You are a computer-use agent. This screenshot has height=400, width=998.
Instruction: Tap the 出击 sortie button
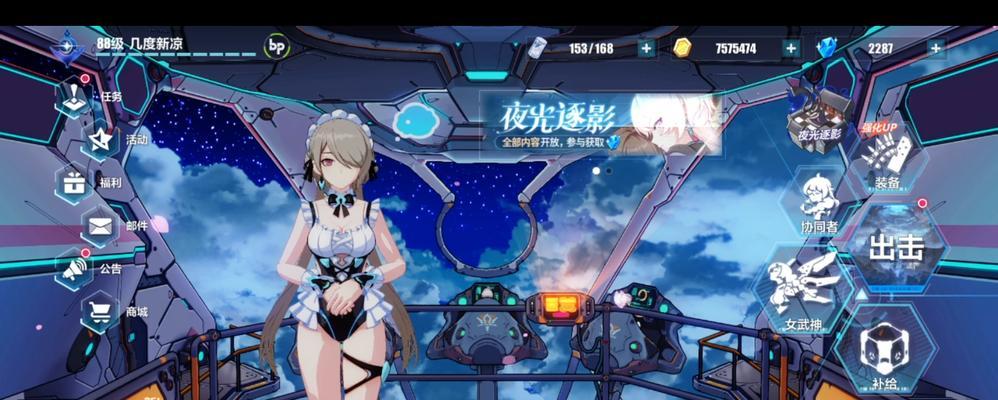coord(894,247)
